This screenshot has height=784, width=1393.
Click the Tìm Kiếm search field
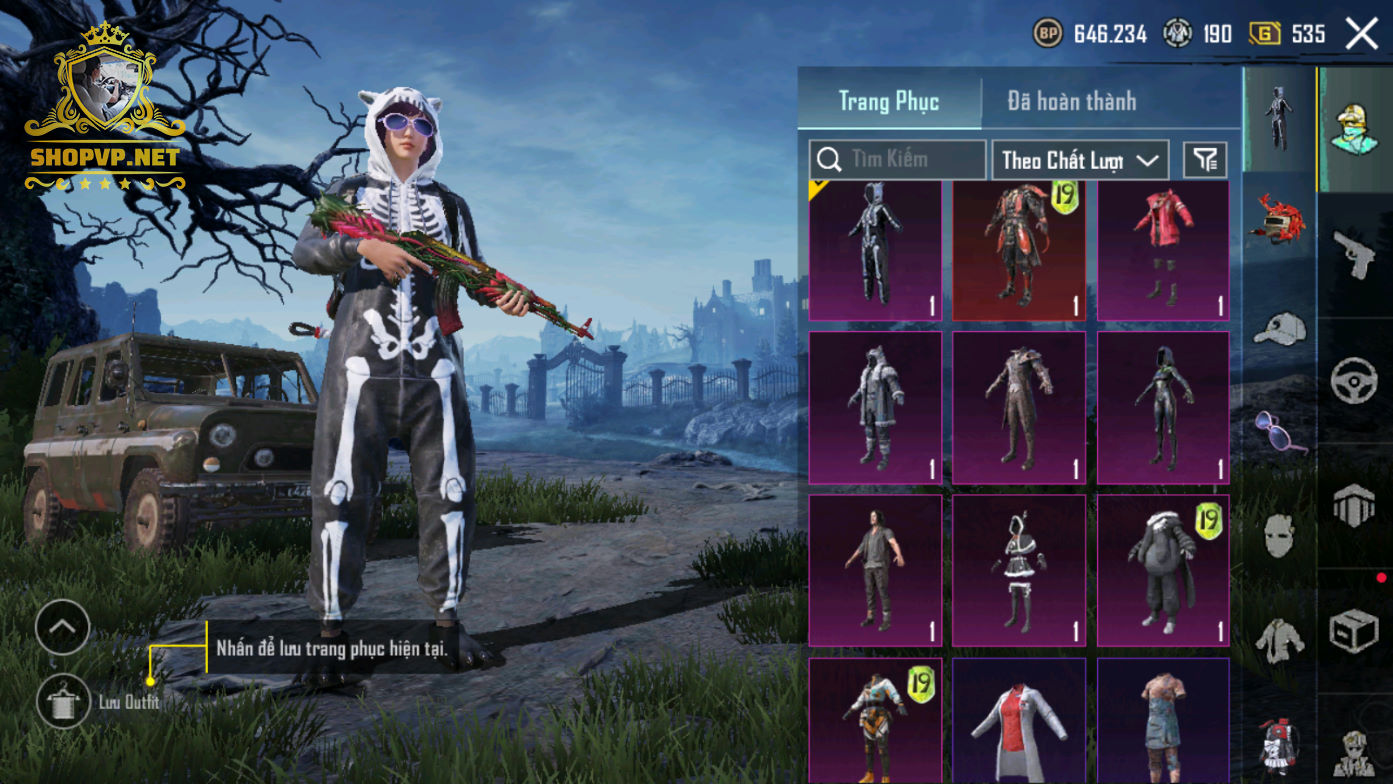click(897, 159)
